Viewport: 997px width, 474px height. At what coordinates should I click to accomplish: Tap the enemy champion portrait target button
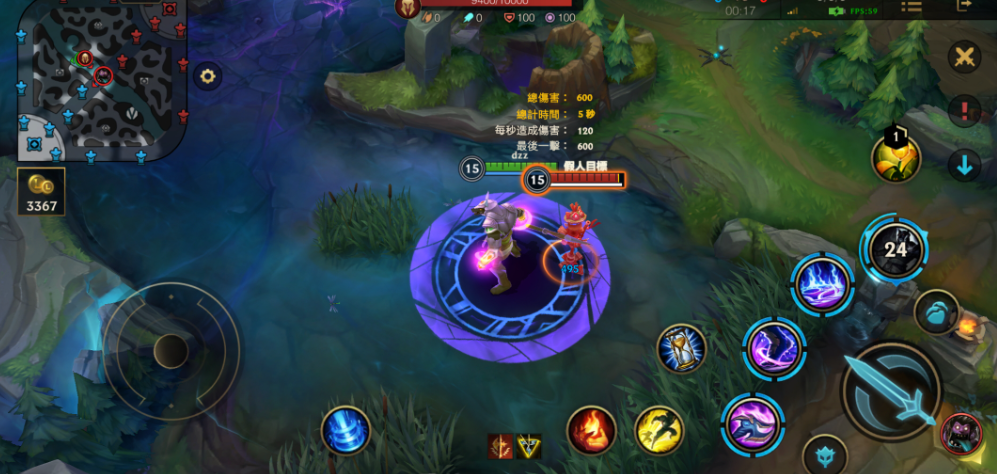coord(961,433)
